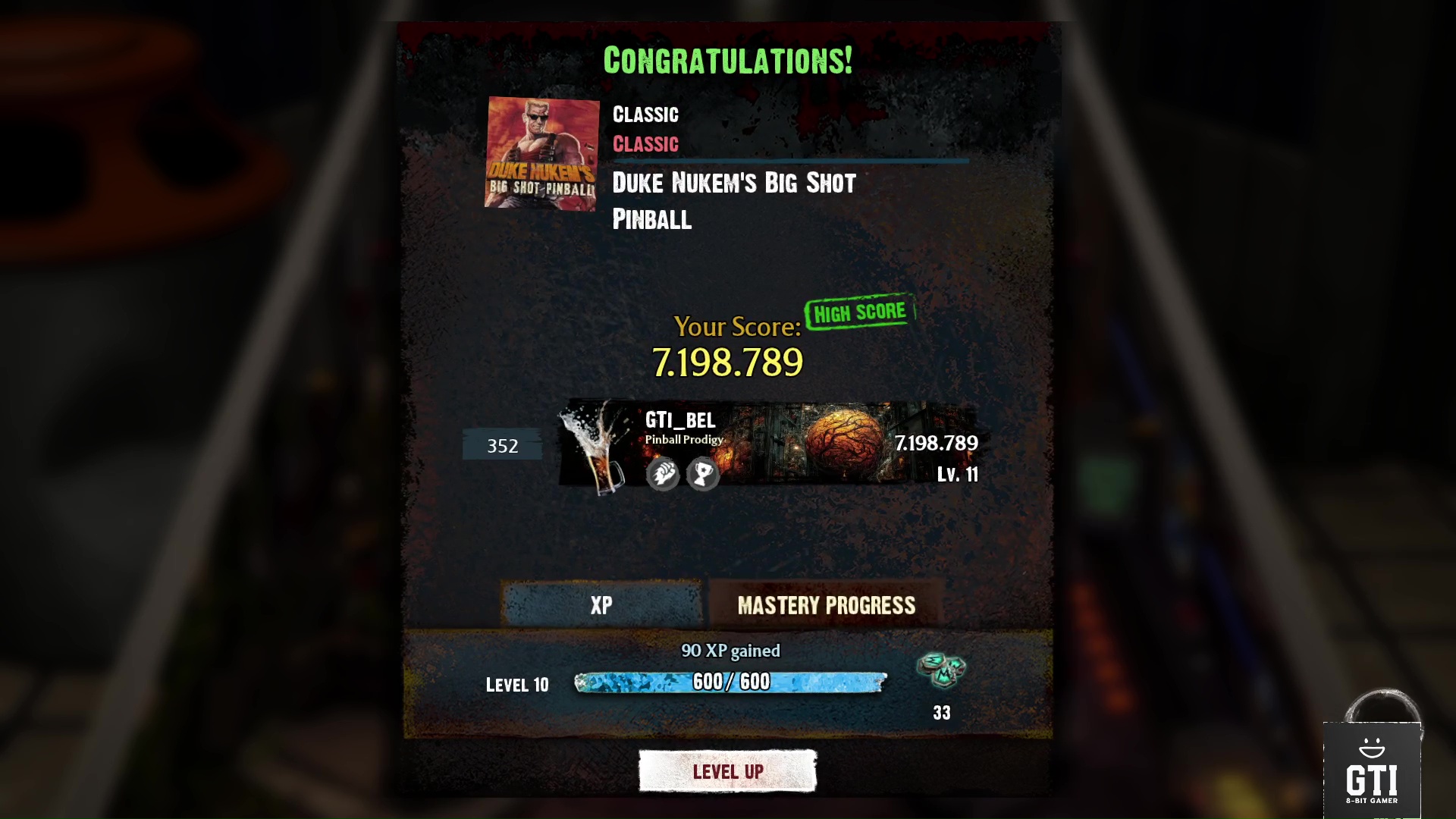Switch to the XP tab

click(601, 605)
